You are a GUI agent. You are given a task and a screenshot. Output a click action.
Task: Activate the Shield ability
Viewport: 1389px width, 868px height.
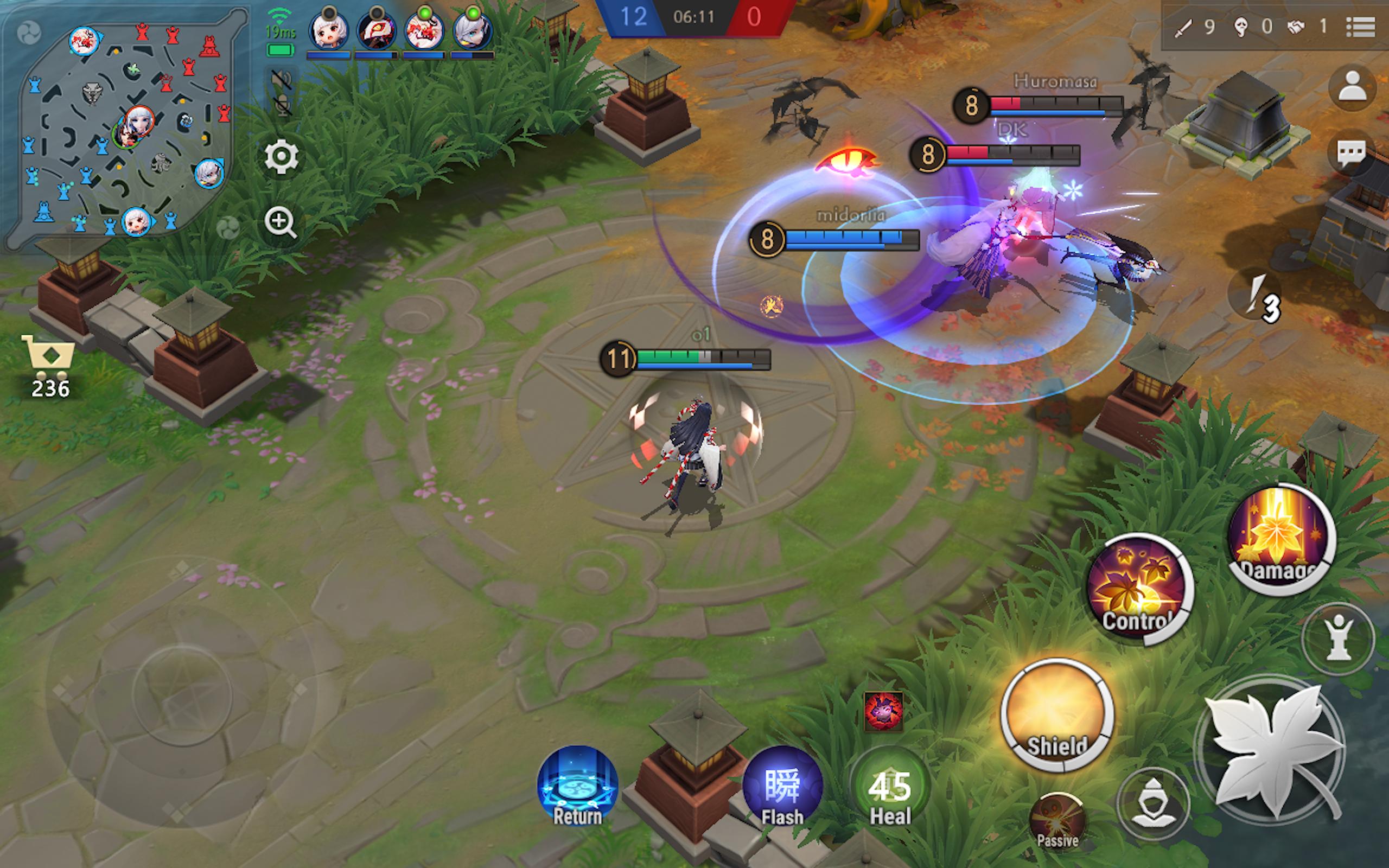pyautogui.click(x=1057, y=716)
